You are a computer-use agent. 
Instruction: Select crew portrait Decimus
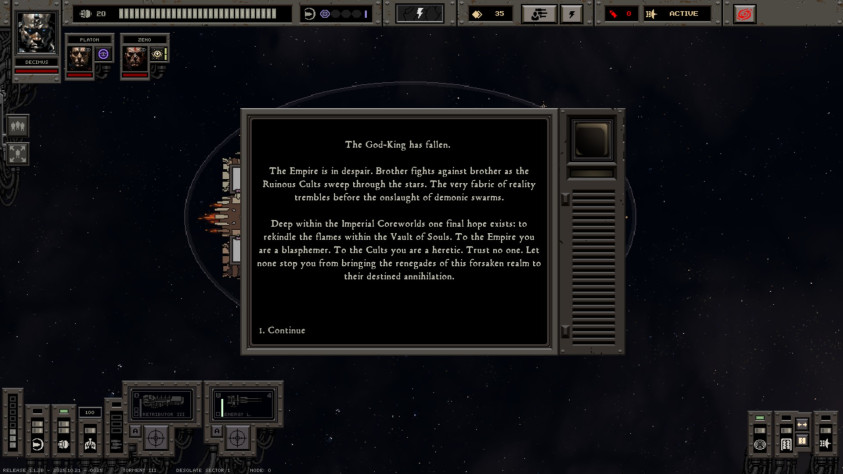[37, 36]
